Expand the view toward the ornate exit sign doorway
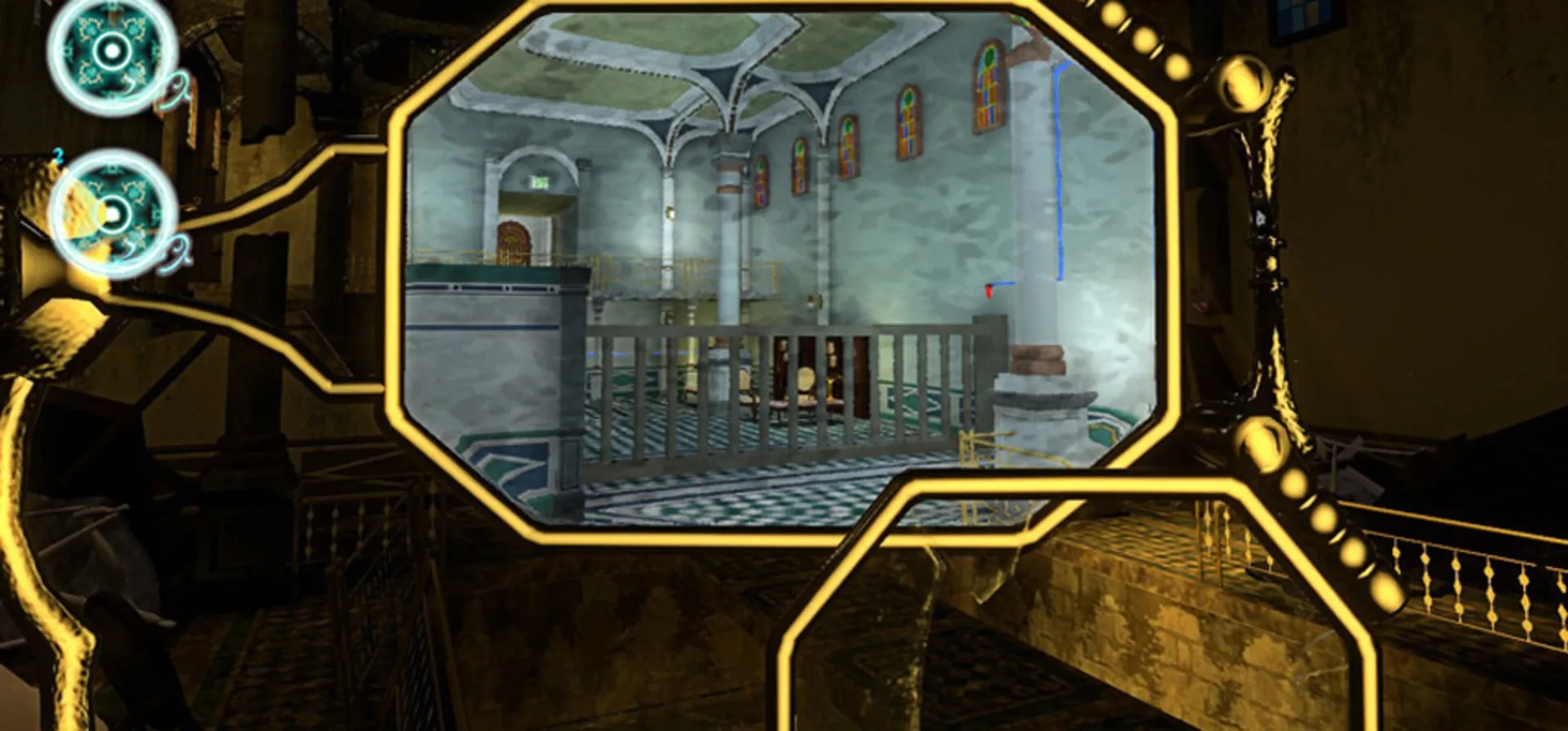 [x=539, y=183]
